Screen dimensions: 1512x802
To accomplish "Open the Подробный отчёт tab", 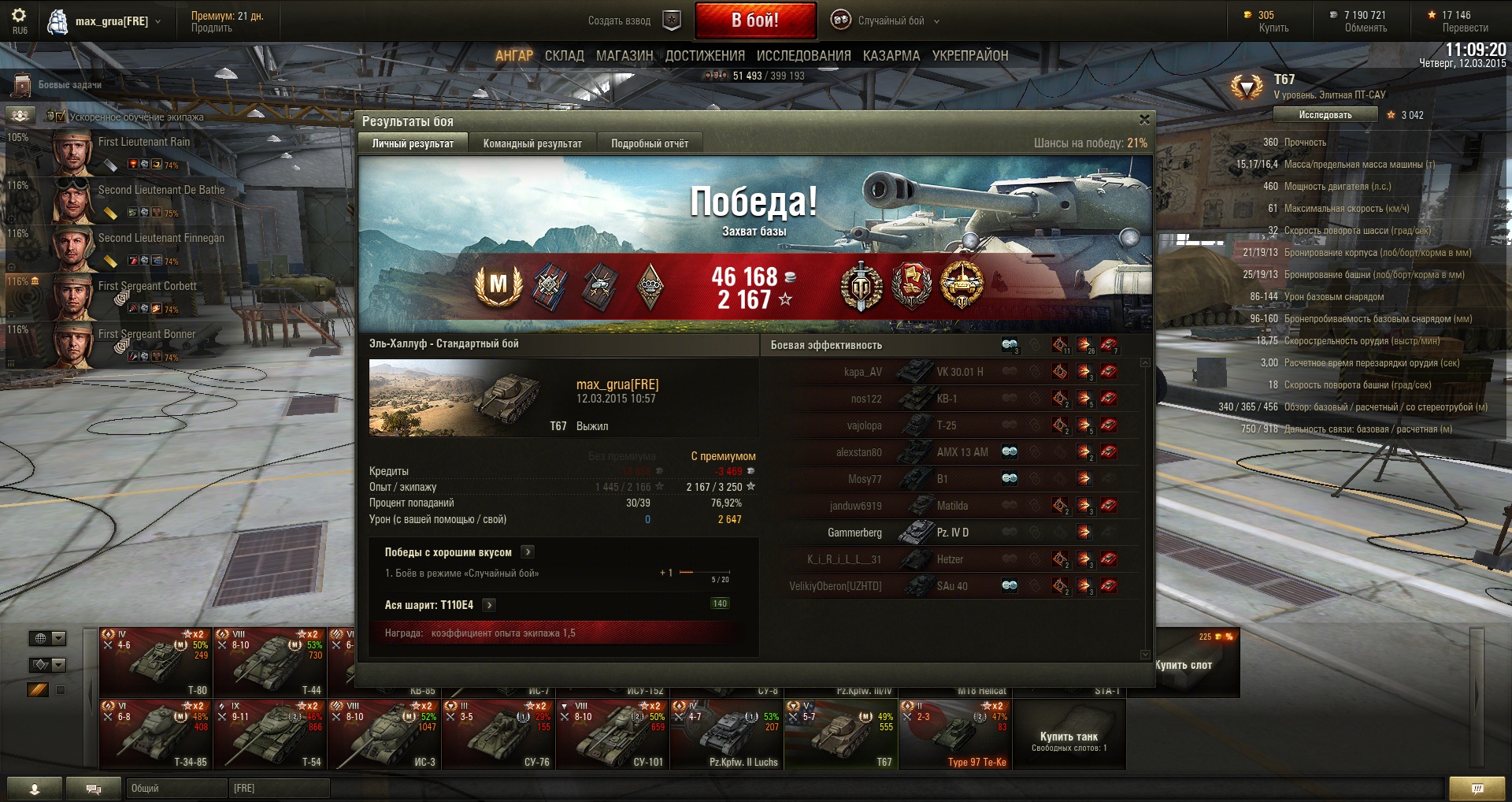I will 650,143.
